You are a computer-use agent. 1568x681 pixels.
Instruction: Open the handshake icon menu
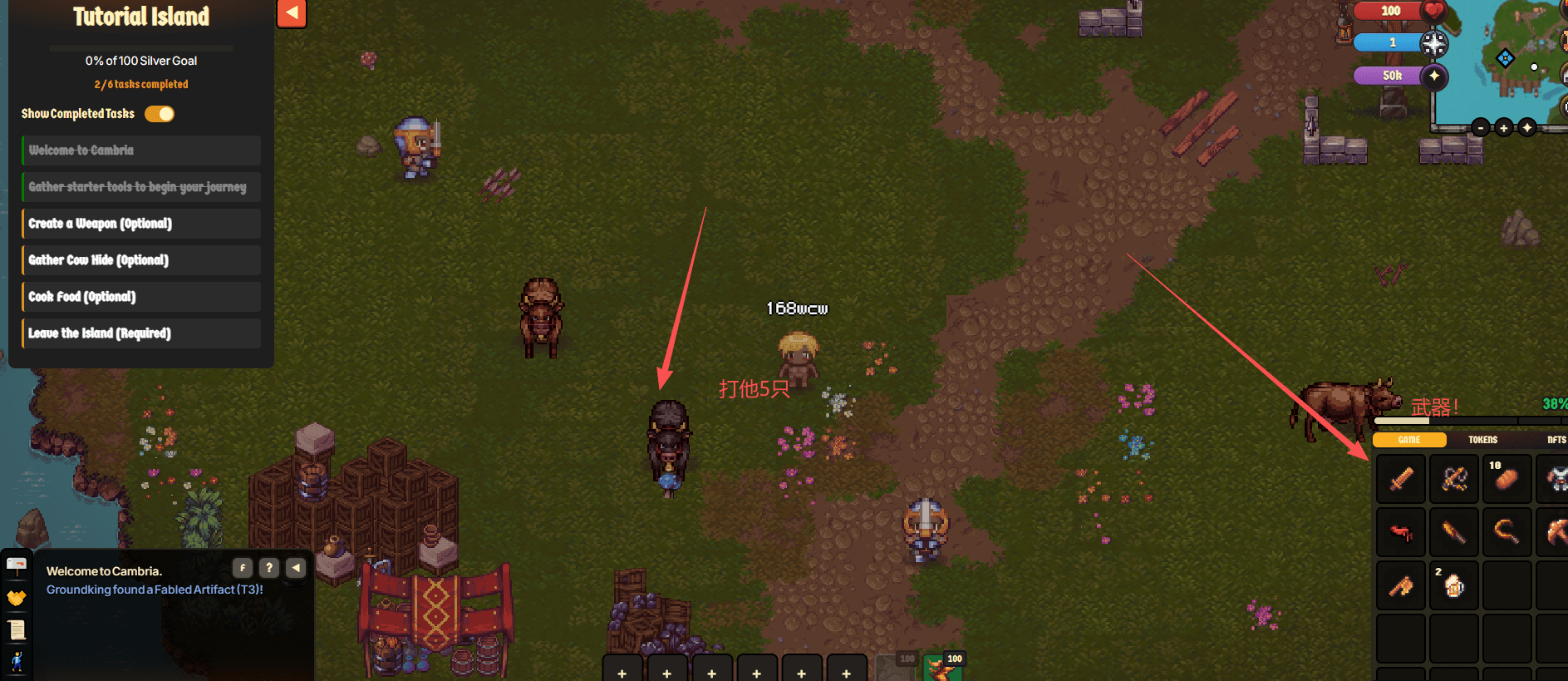pos(17,598)
